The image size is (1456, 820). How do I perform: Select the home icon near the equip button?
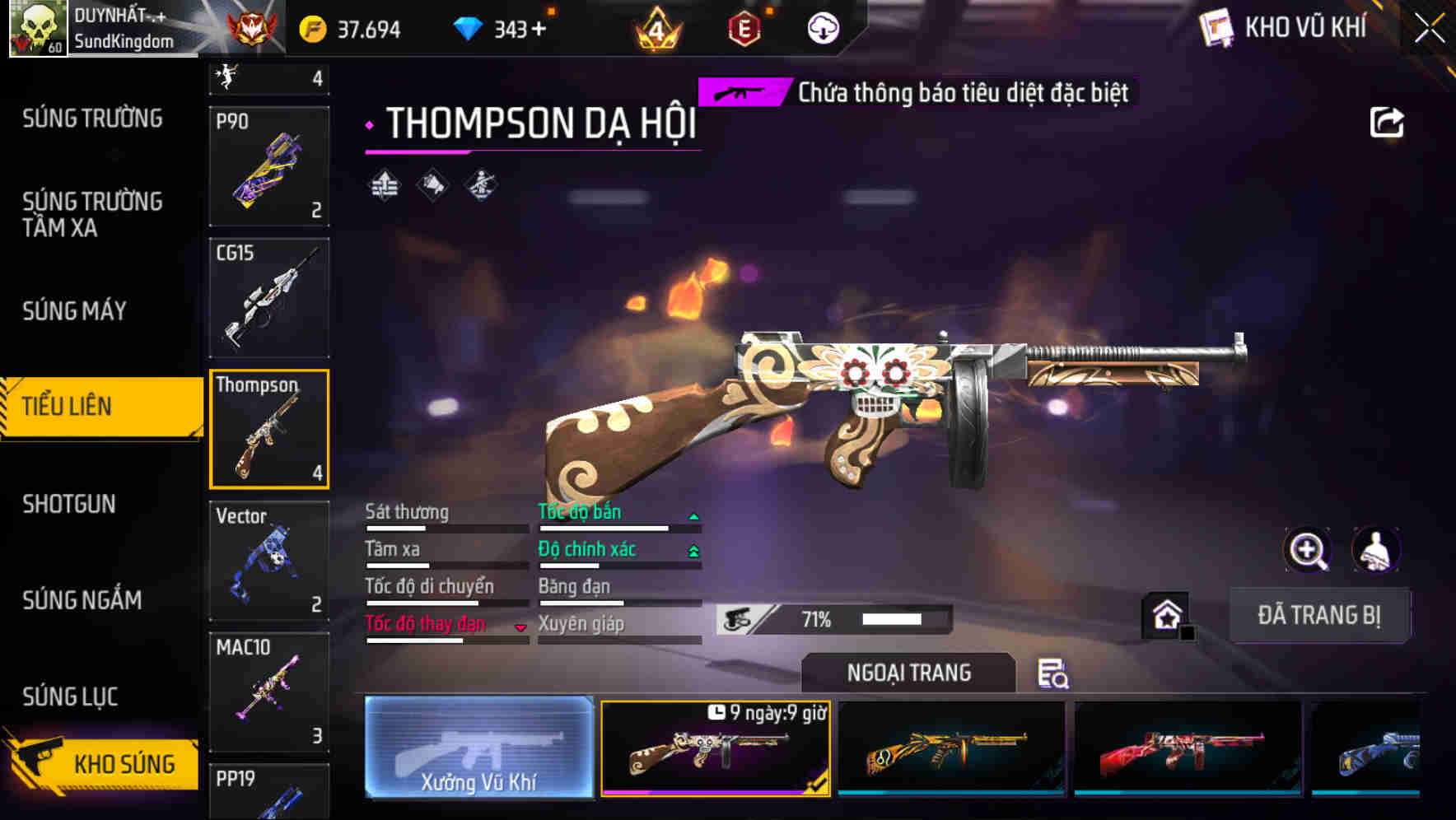(1167, 614)
